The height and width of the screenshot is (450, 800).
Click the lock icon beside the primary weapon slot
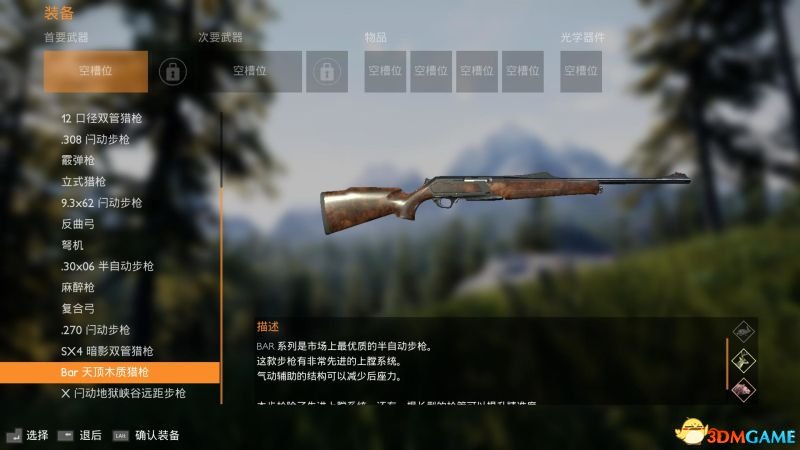(x=173, y=71)
